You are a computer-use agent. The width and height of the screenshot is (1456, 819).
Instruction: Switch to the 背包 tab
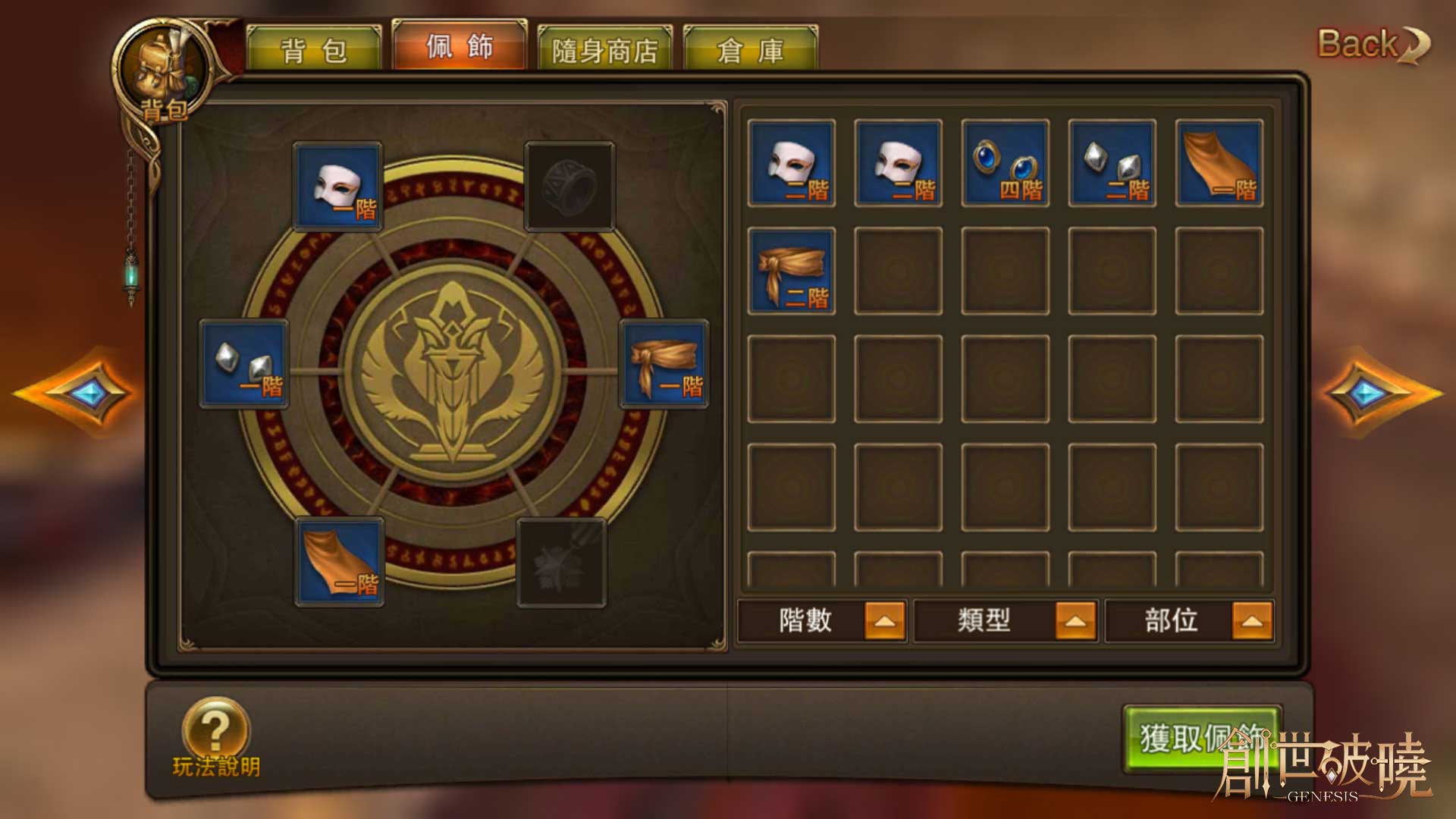click(x=313, y=50)
